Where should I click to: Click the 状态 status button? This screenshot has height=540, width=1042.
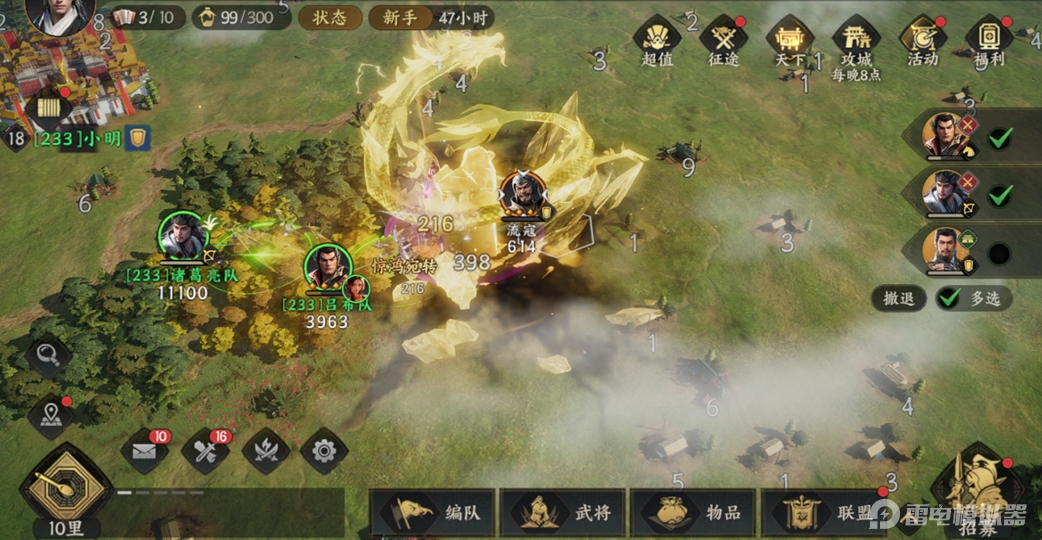point(329,17)
